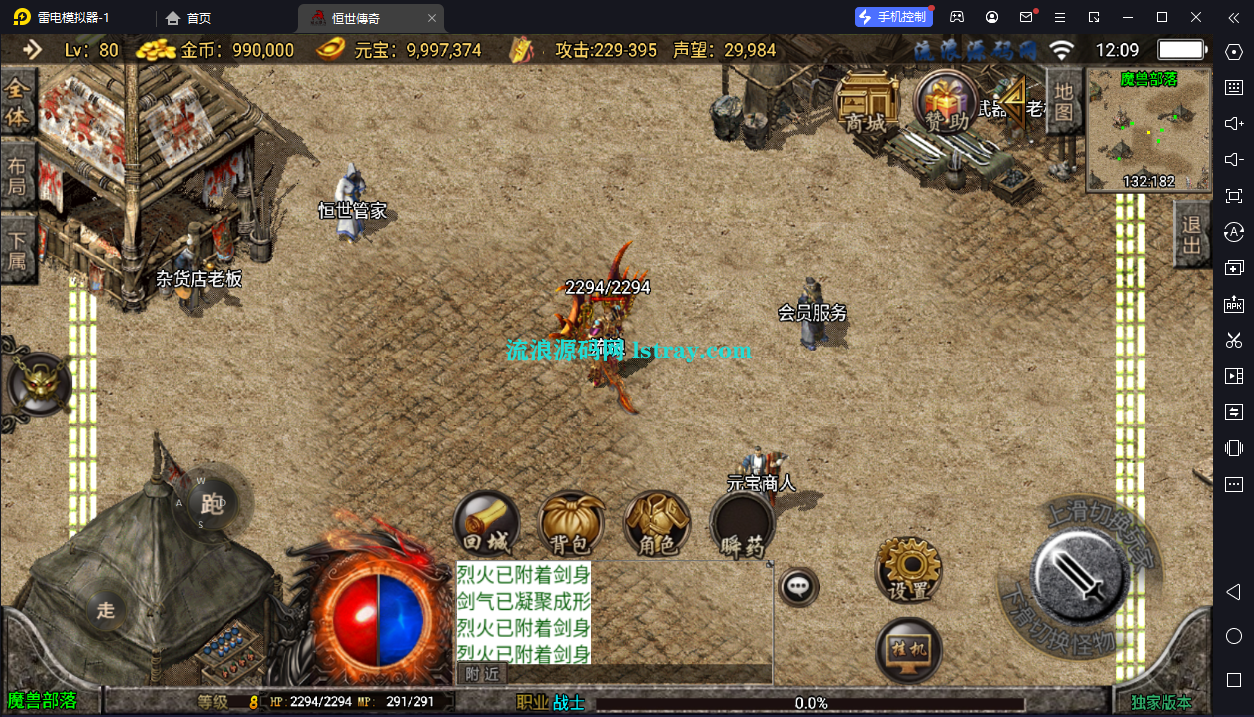This screenshot has height=717, width=1254.
Task: Click the 魔兽部落 minimap
Action: 1147,130
